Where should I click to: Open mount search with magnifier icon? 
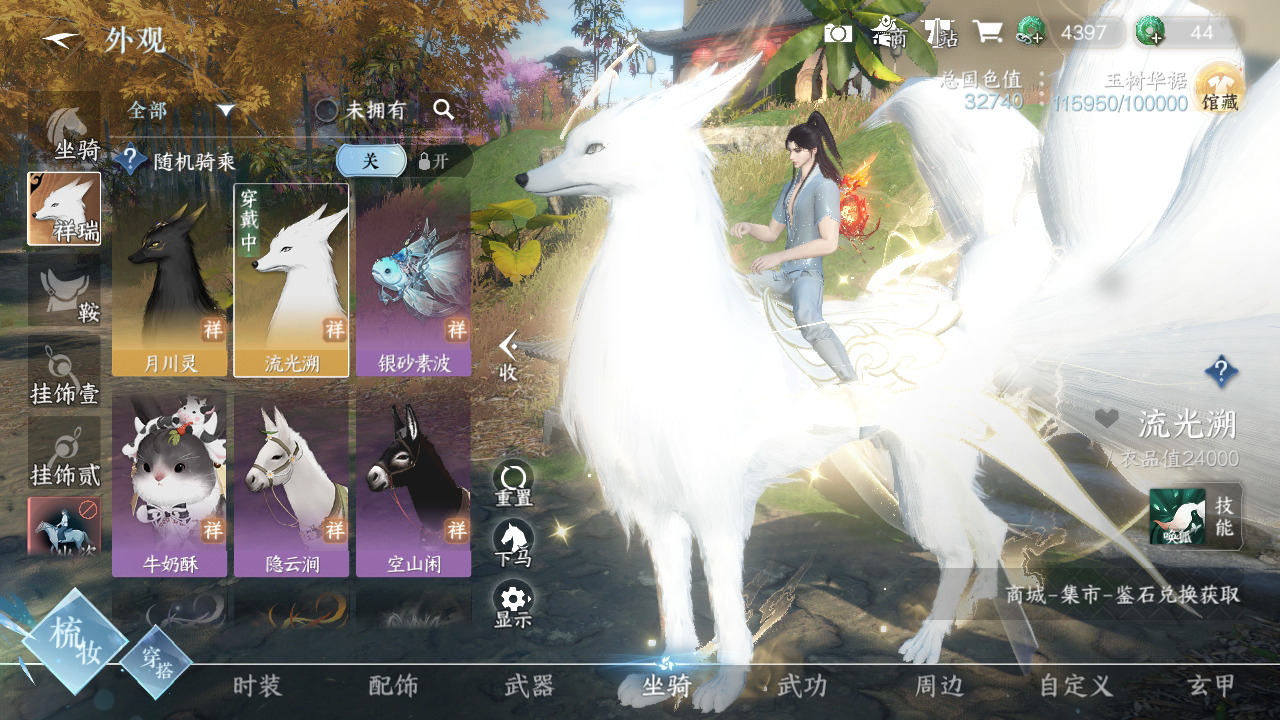pyautogui.click(x=444, y=110)
